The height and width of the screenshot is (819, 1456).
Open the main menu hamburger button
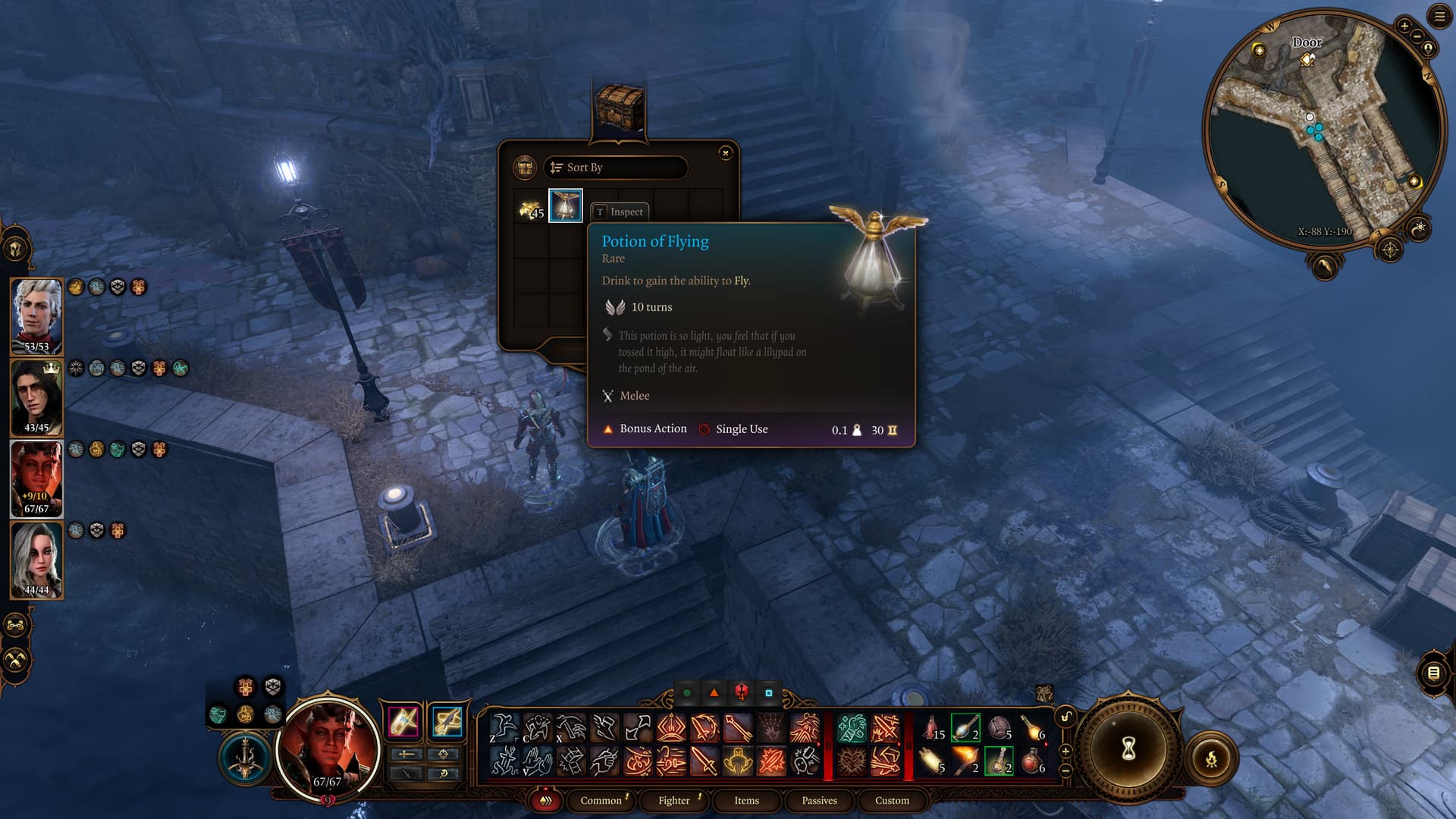1439,17
